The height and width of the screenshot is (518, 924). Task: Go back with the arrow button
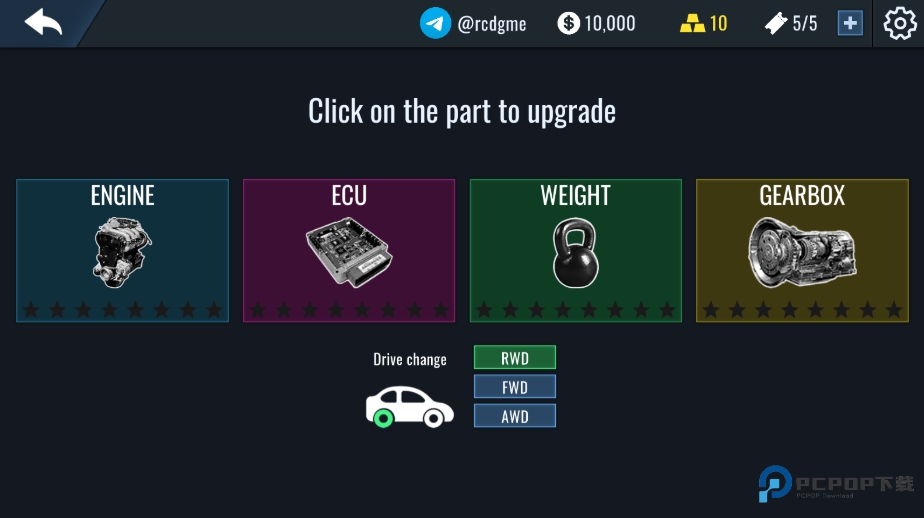pos(43,22)
